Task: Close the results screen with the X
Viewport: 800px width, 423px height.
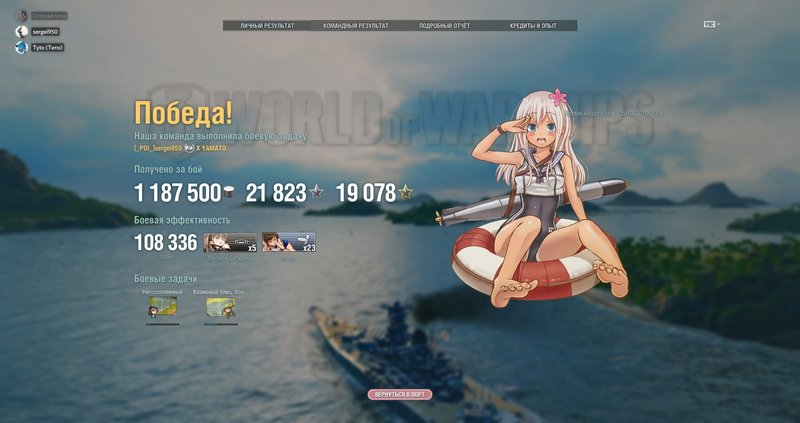Action: [x=718, y=23]
